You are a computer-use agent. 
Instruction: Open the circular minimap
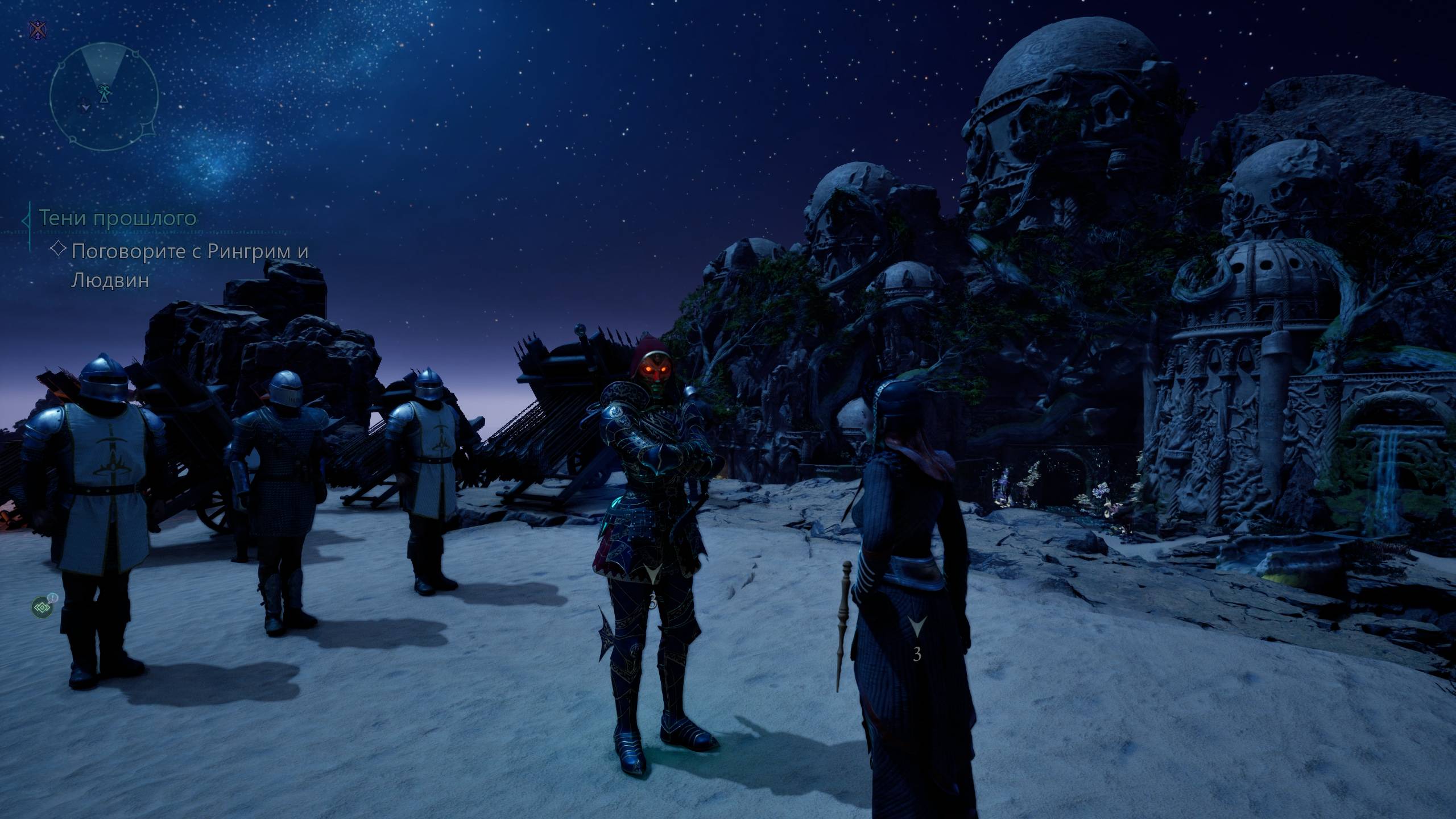(x=104, y=97)
